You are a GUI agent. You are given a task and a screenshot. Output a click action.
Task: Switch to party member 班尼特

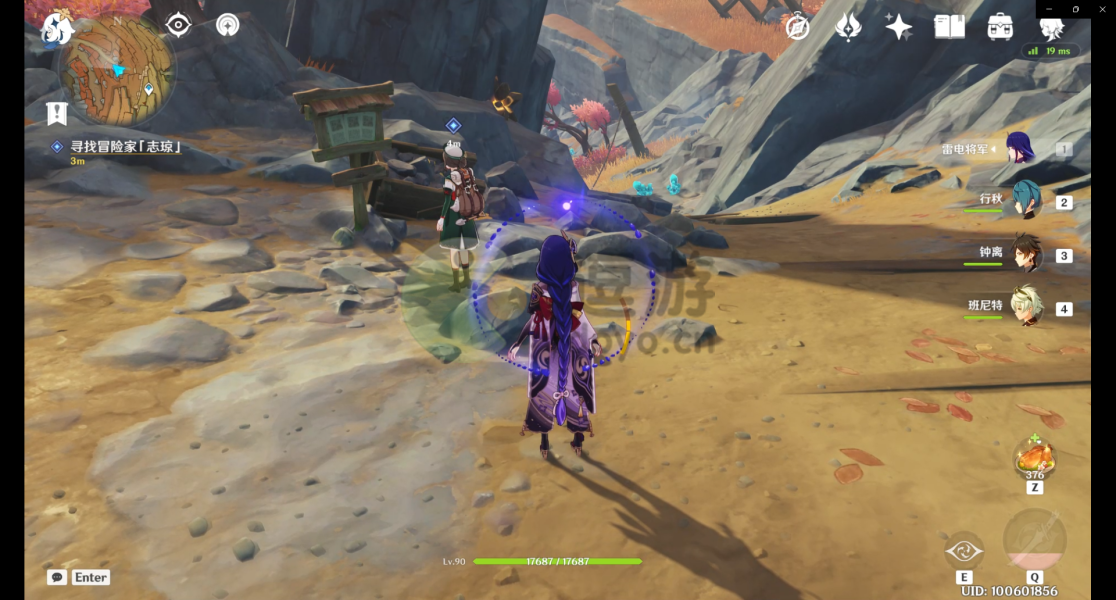coord(1024,307)
